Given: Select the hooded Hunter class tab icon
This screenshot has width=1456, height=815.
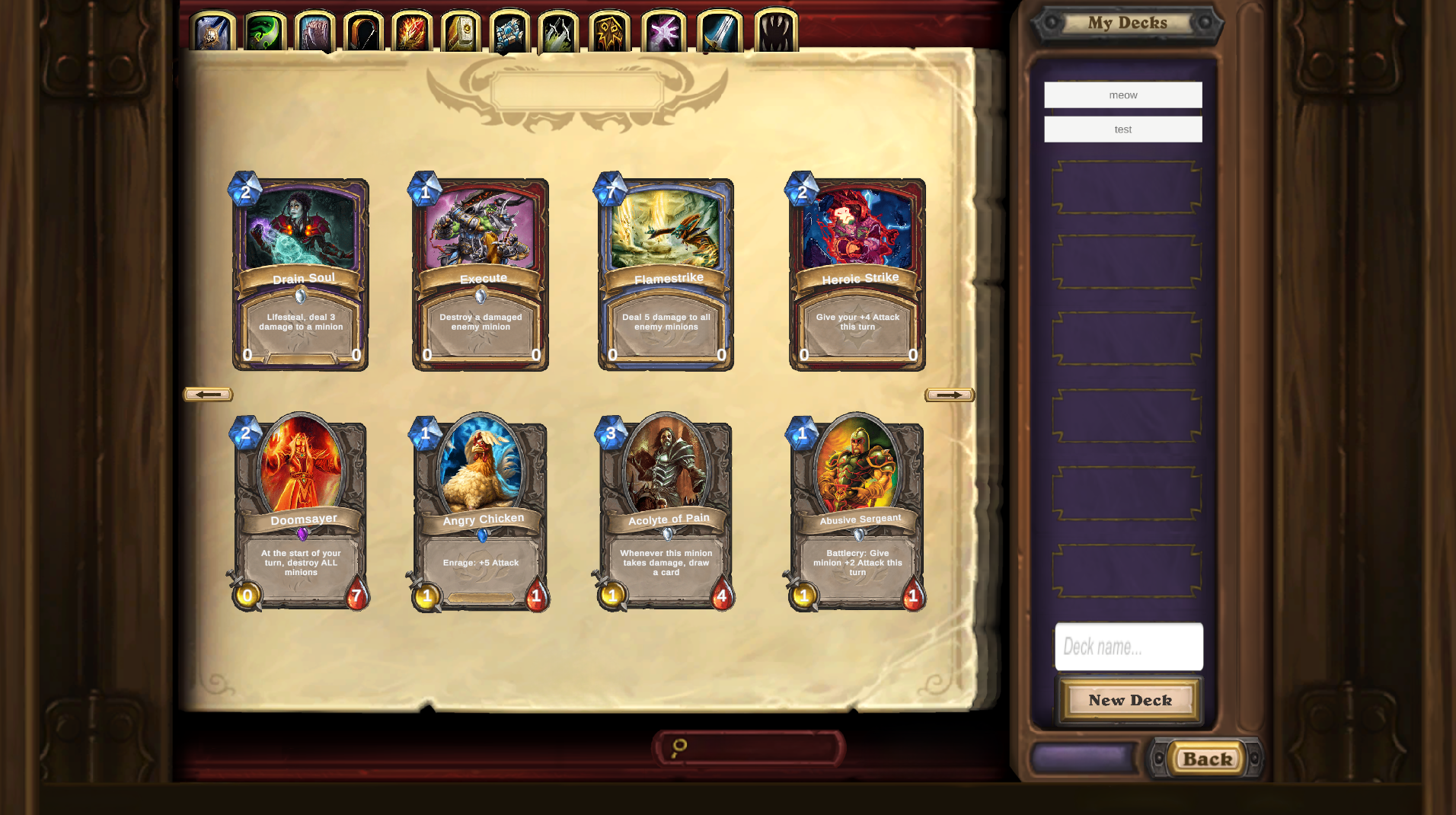Looking at the screenshot, I should [x=358, y=30].
